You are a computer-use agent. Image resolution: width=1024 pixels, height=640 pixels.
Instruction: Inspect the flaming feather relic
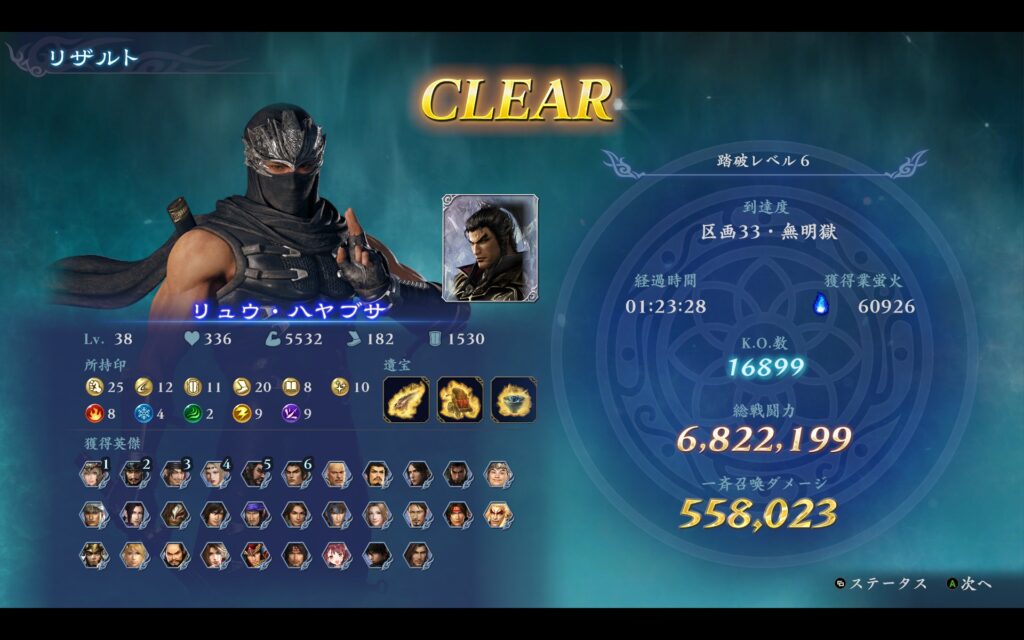[x=406, y=399]
